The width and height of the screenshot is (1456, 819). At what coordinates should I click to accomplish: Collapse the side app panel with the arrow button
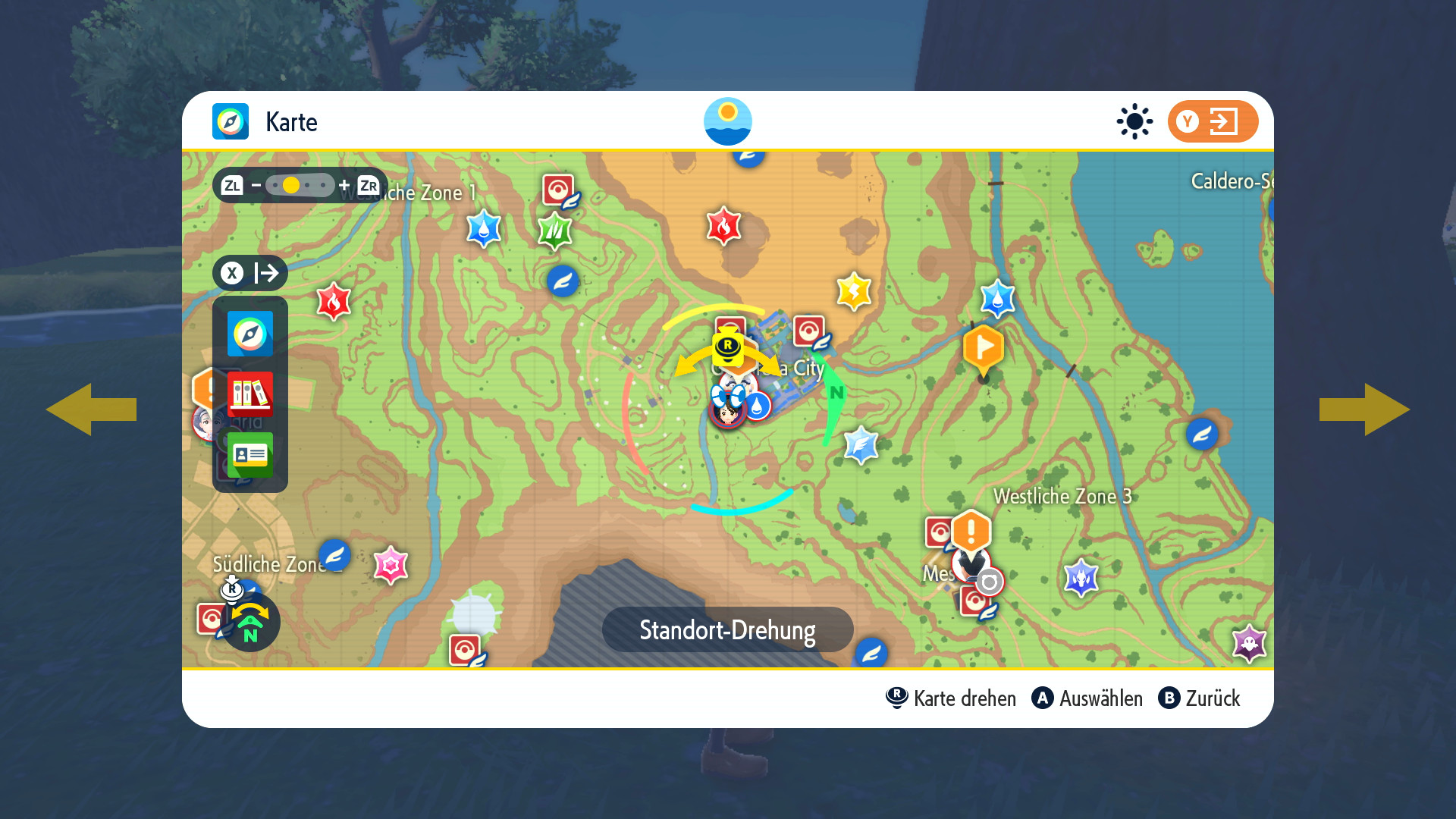coord(250,273)
